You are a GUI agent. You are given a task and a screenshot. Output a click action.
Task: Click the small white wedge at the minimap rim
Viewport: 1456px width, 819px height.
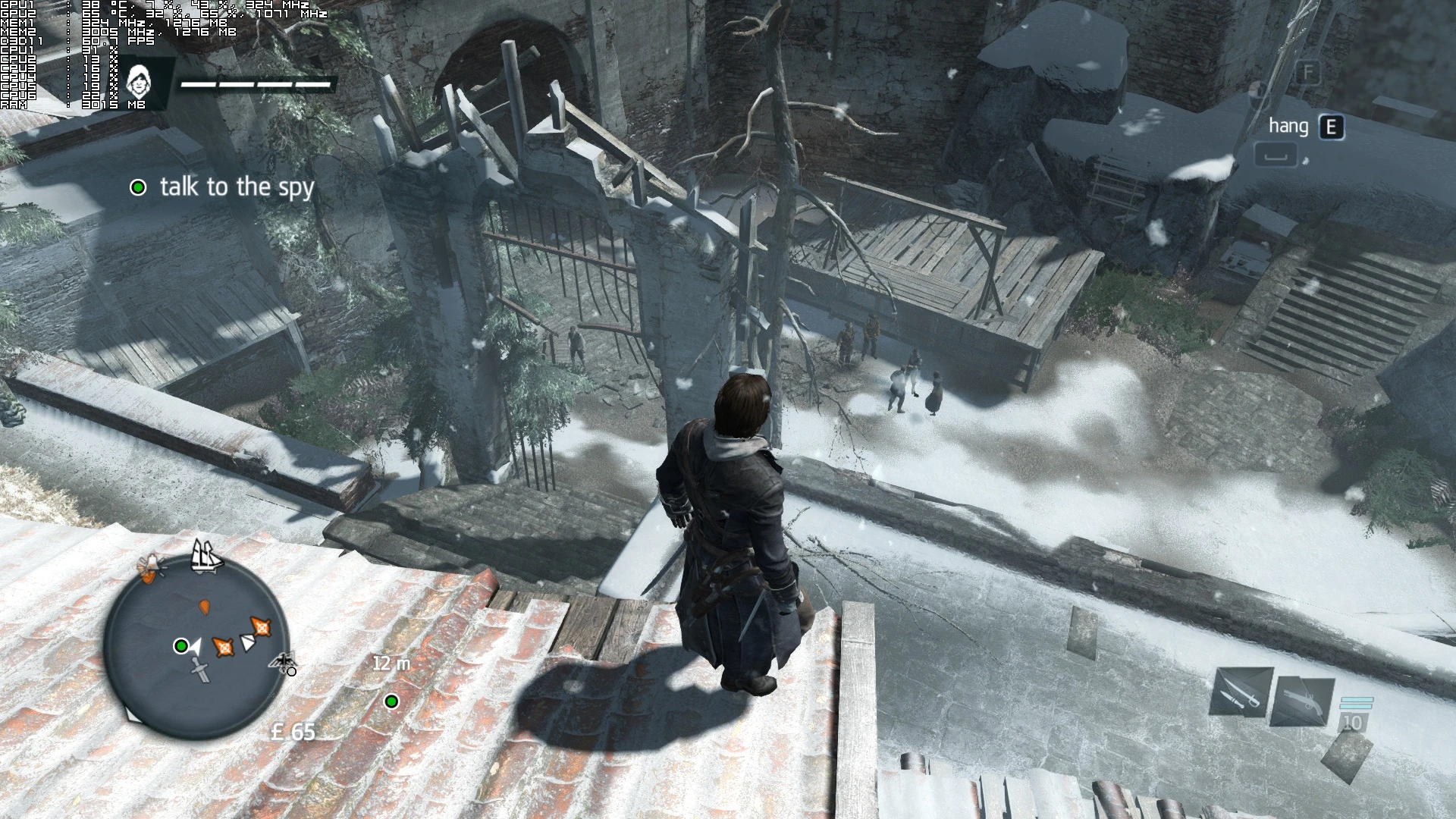133,715
